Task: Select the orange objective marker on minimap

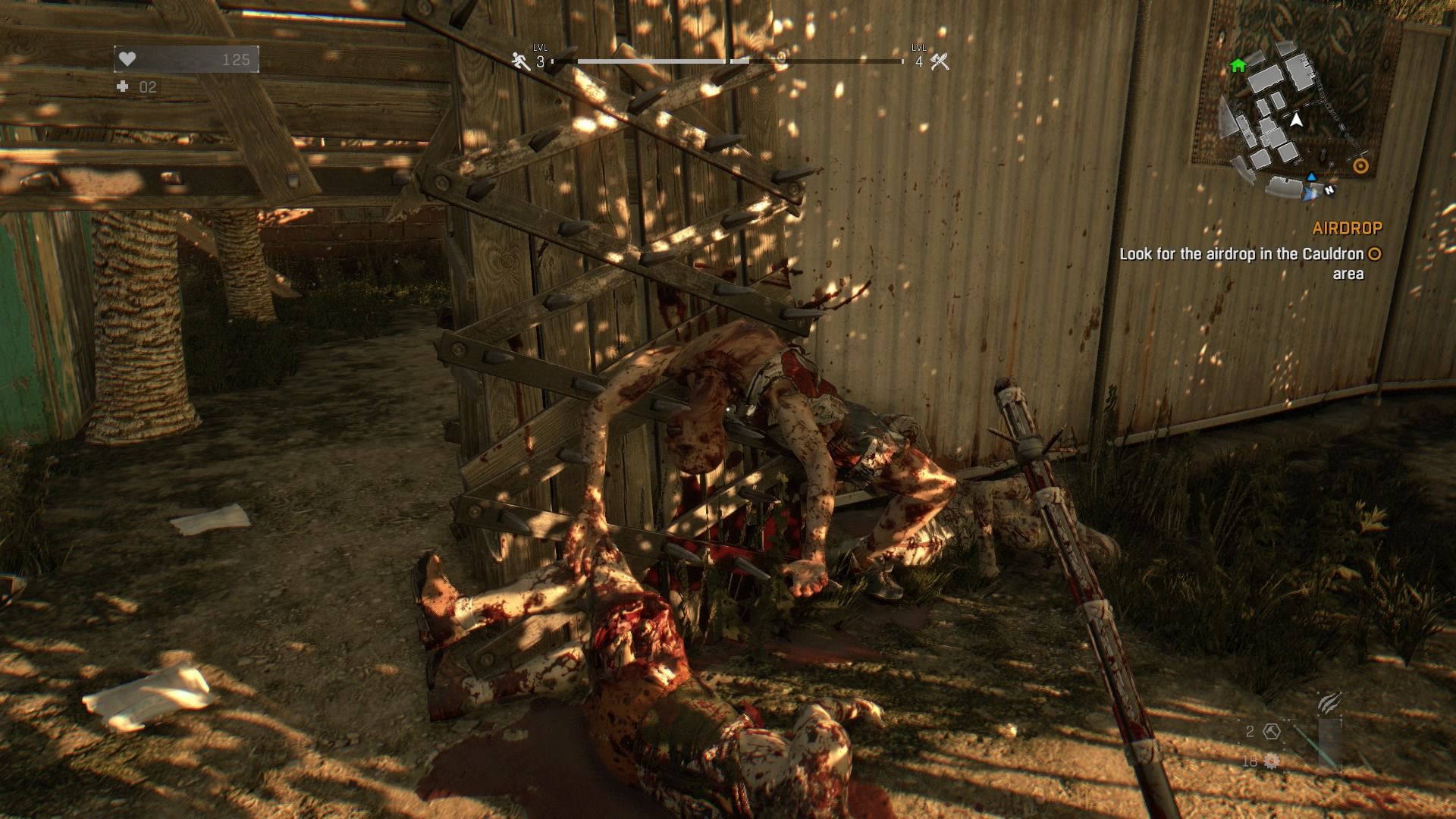Action: (x=1361, y=166)
